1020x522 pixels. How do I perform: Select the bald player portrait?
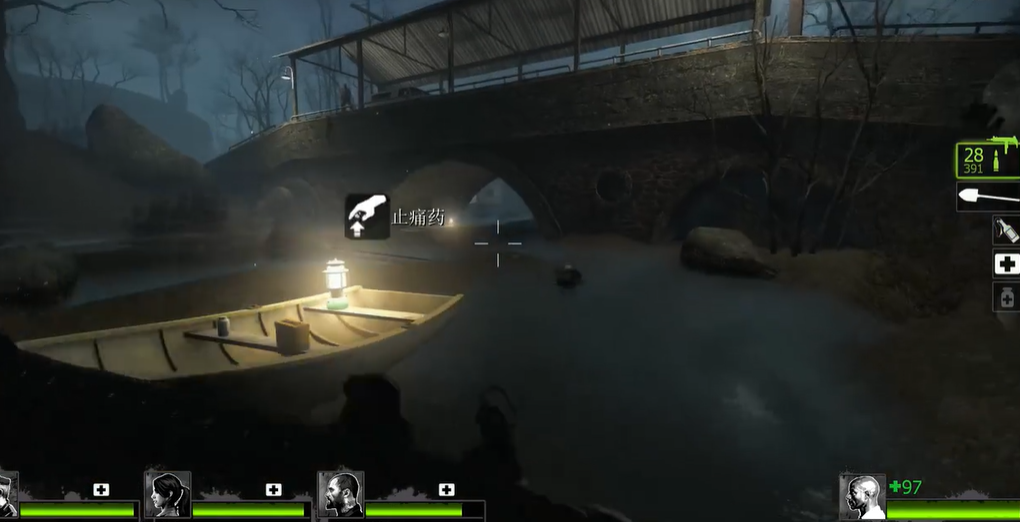[861, 496]
